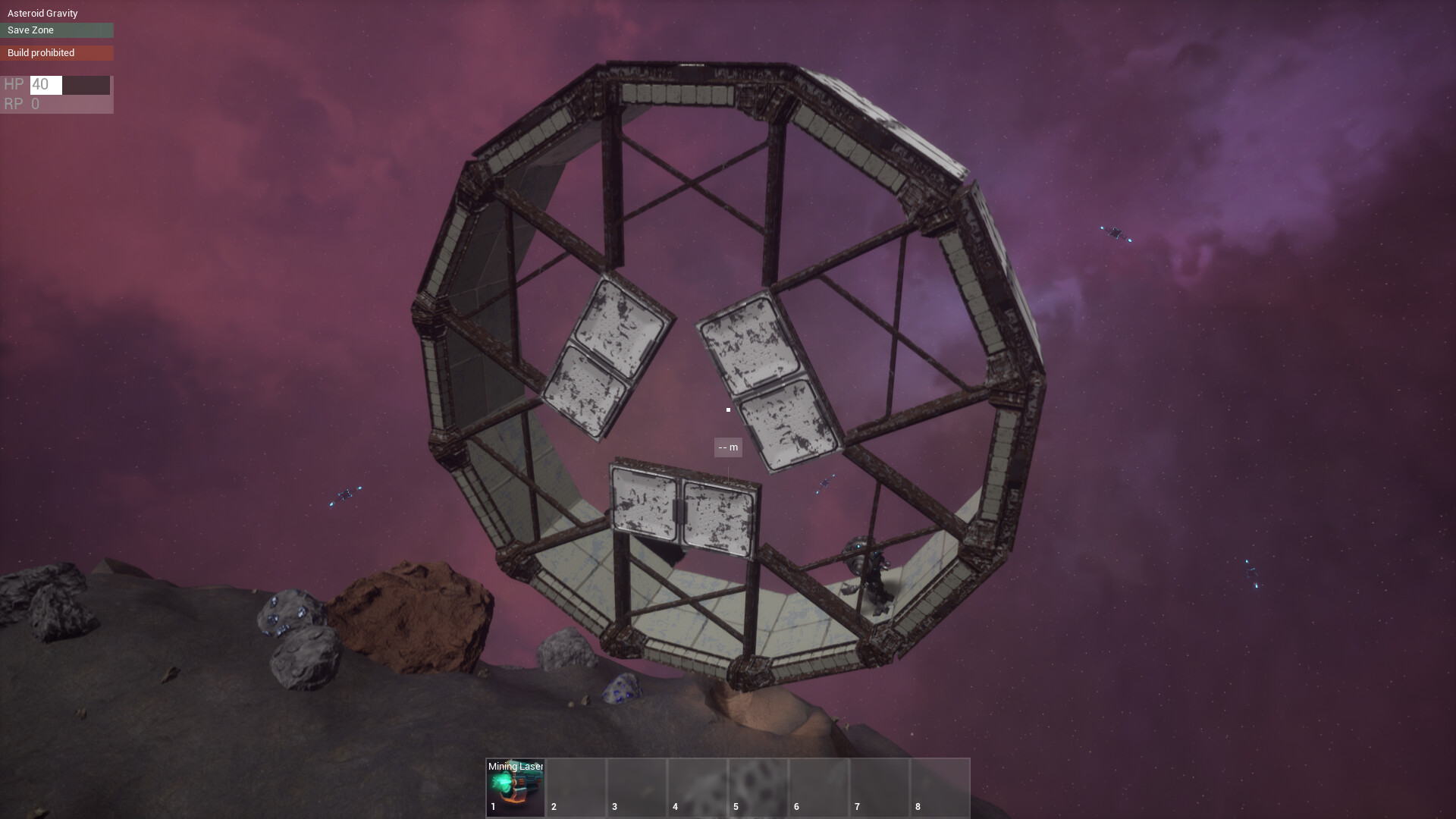The width and height of the screenshot is (1456, 819).
Task: Click the Mining Laser name label
Action: [x=516, y=767]
